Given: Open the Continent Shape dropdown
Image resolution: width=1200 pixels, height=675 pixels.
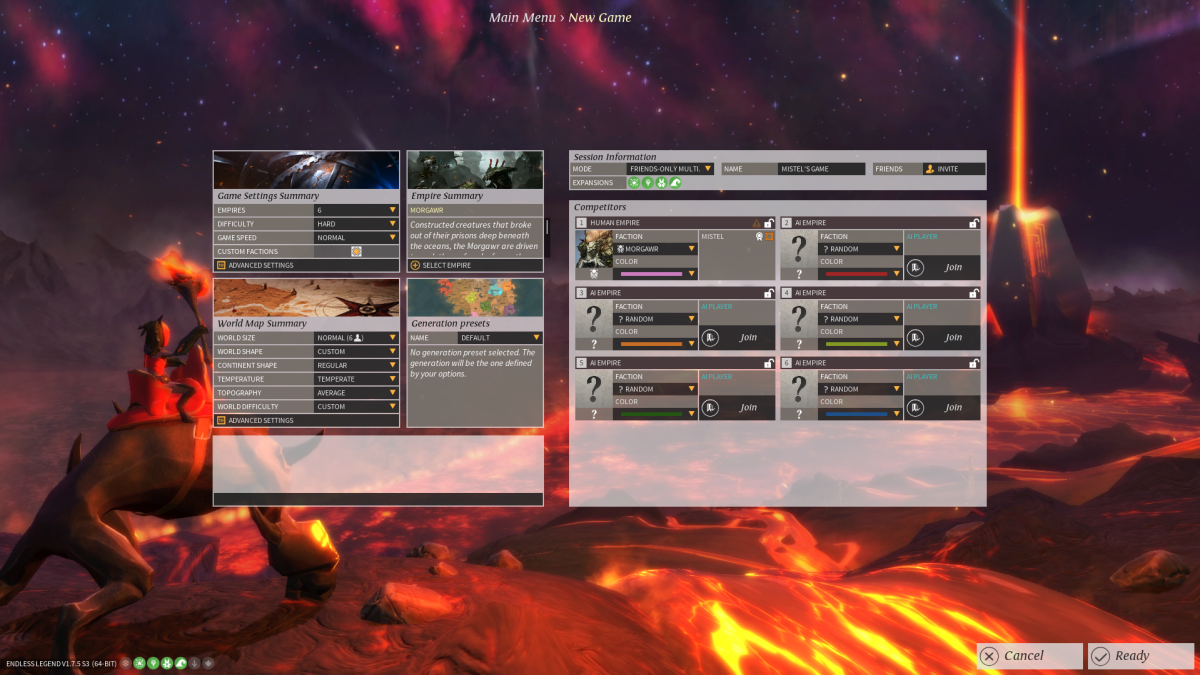Looking at the screenshot, I should [357, 366].
